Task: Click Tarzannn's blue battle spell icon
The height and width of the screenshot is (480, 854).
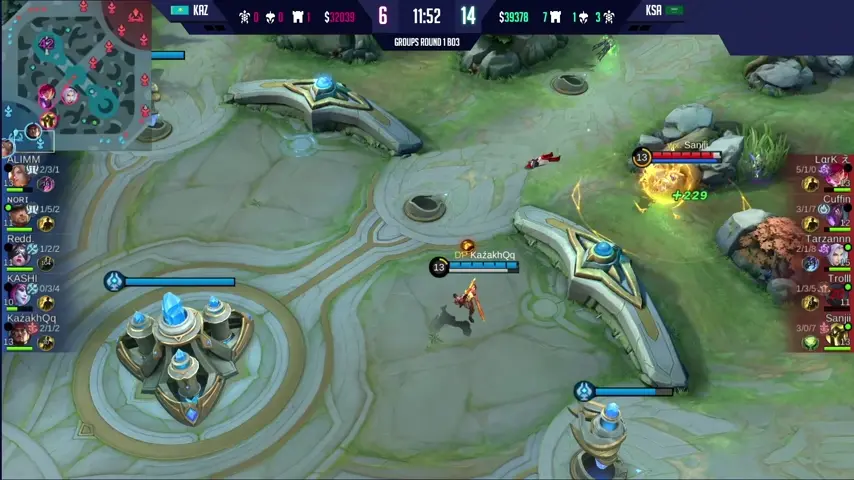Action: (x=811, y=264)
